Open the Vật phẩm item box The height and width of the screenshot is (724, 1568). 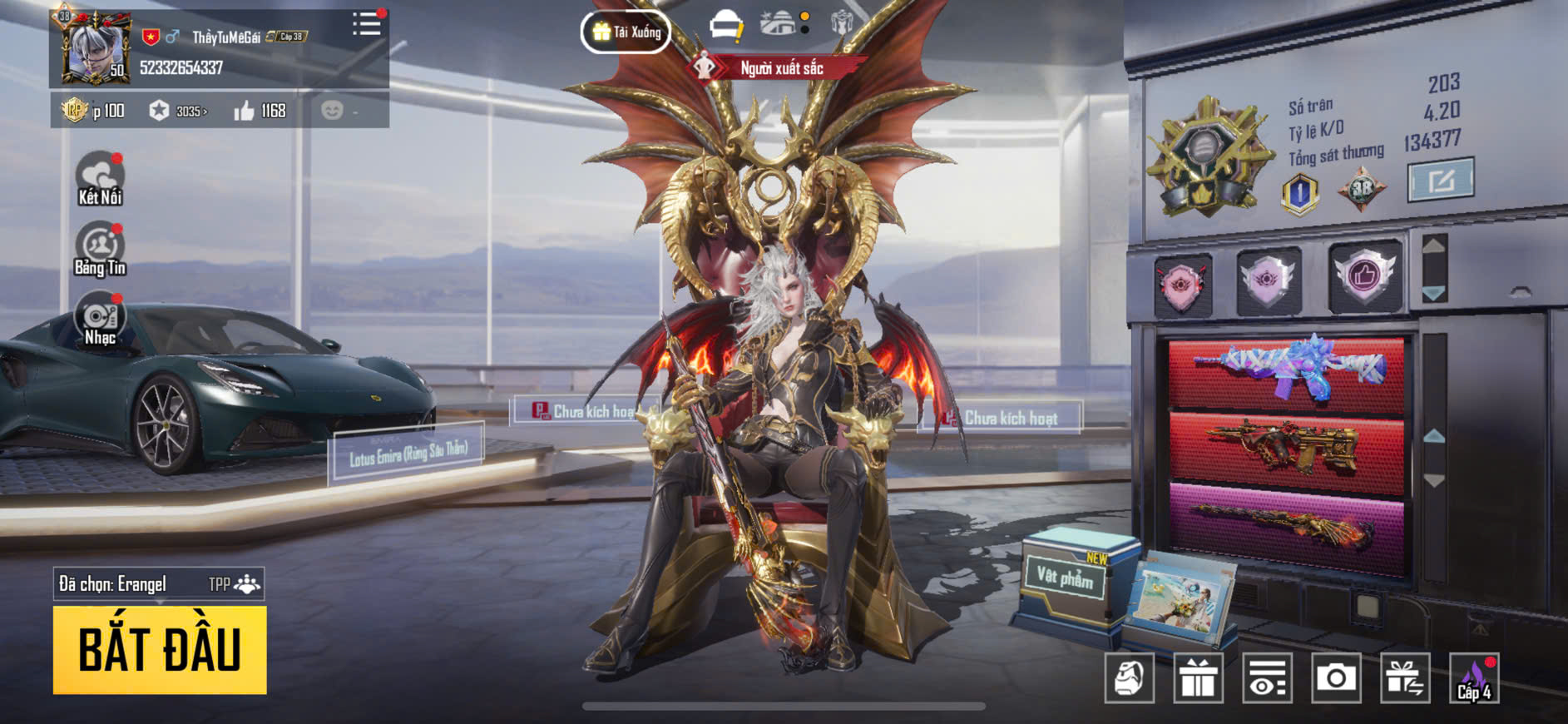coord(1066,576)
